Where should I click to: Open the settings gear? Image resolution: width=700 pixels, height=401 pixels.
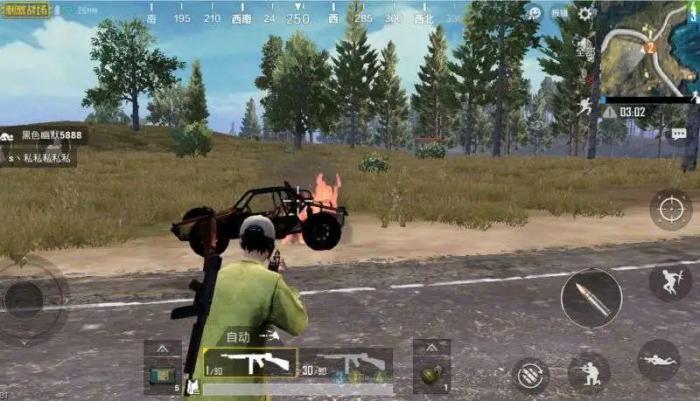click(585, 14)
